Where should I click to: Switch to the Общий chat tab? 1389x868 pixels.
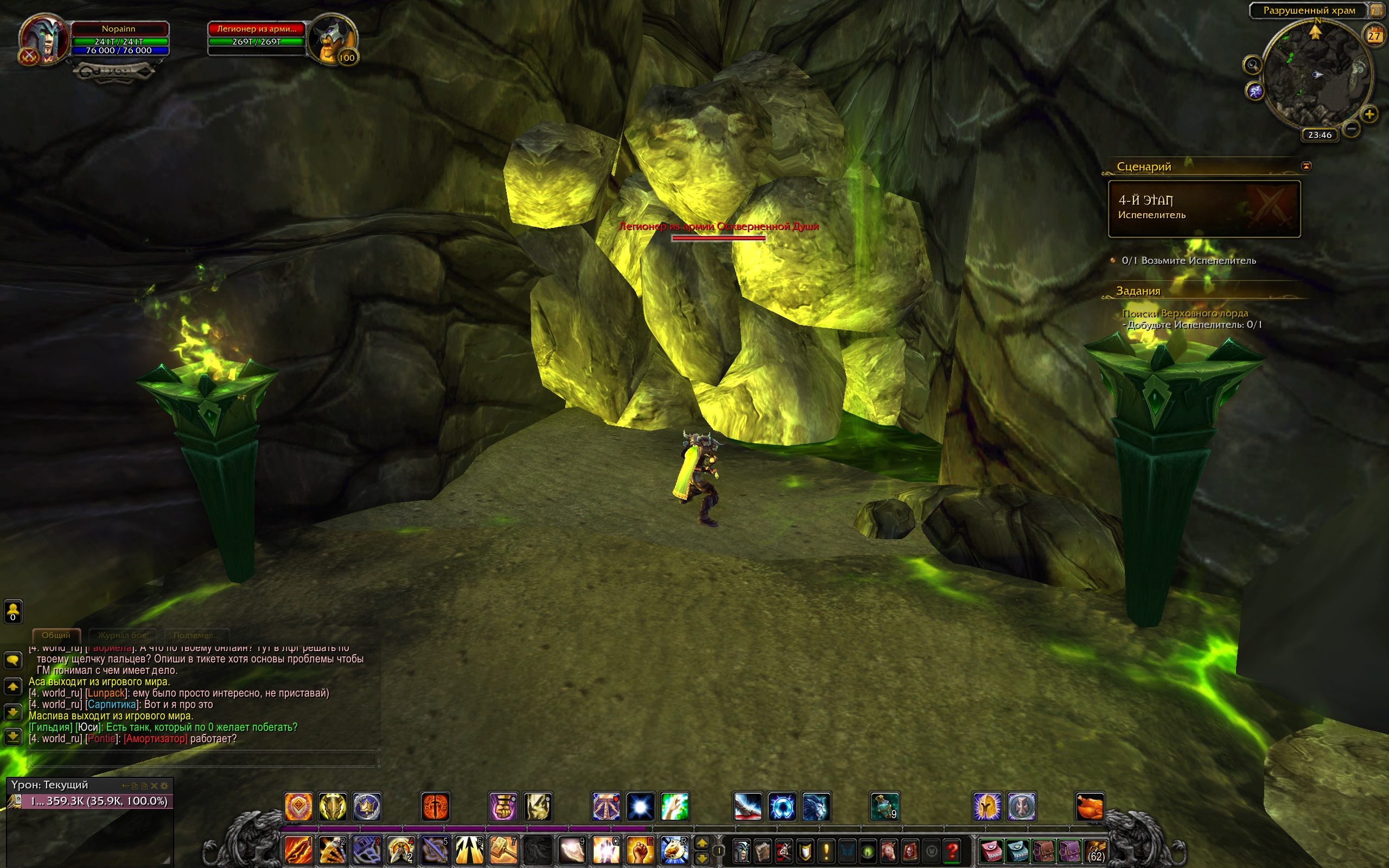[56, 635]
